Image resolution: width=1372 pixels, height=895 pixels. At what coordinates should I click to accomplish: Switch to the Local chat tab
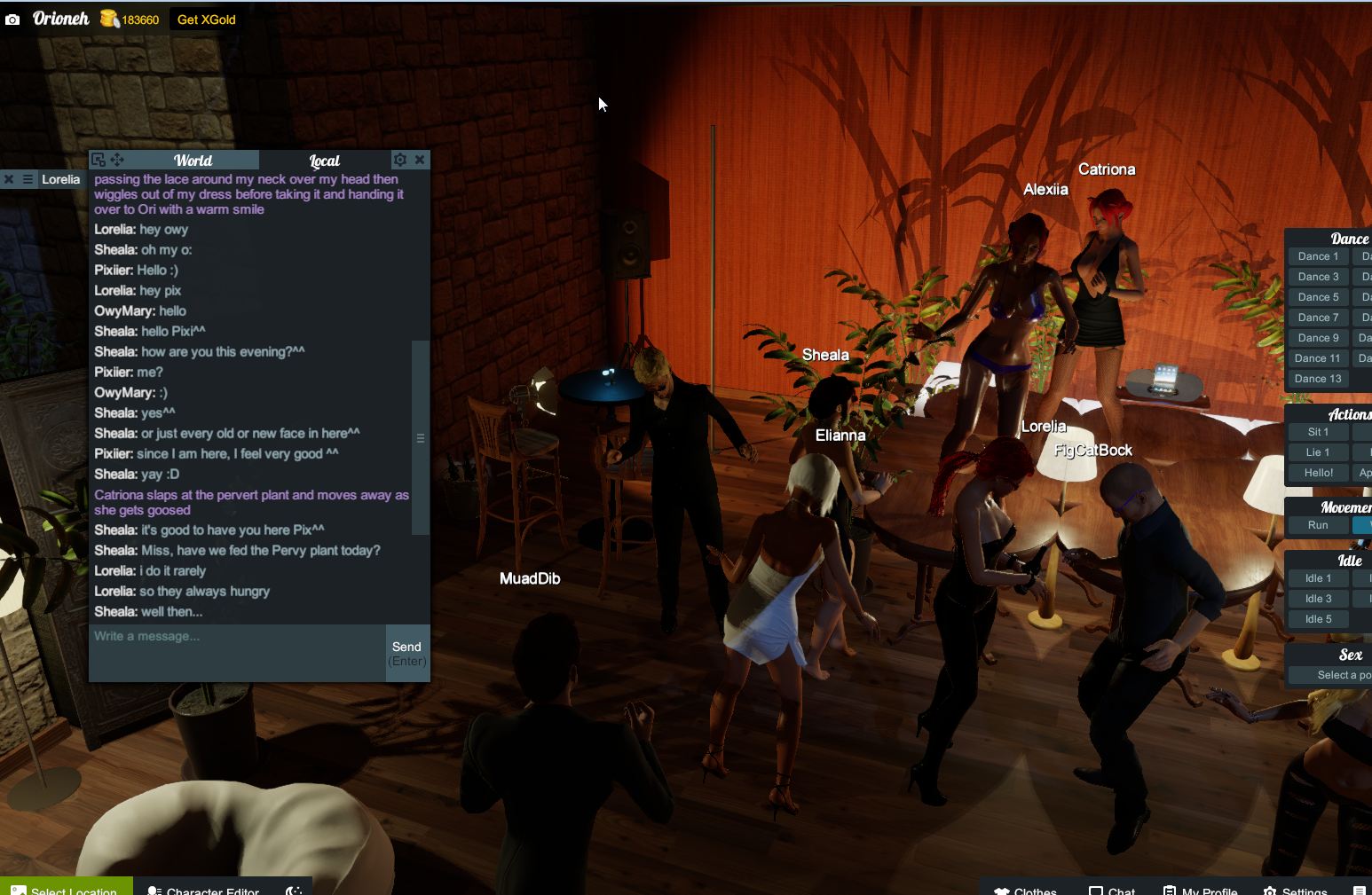(323, 161)
